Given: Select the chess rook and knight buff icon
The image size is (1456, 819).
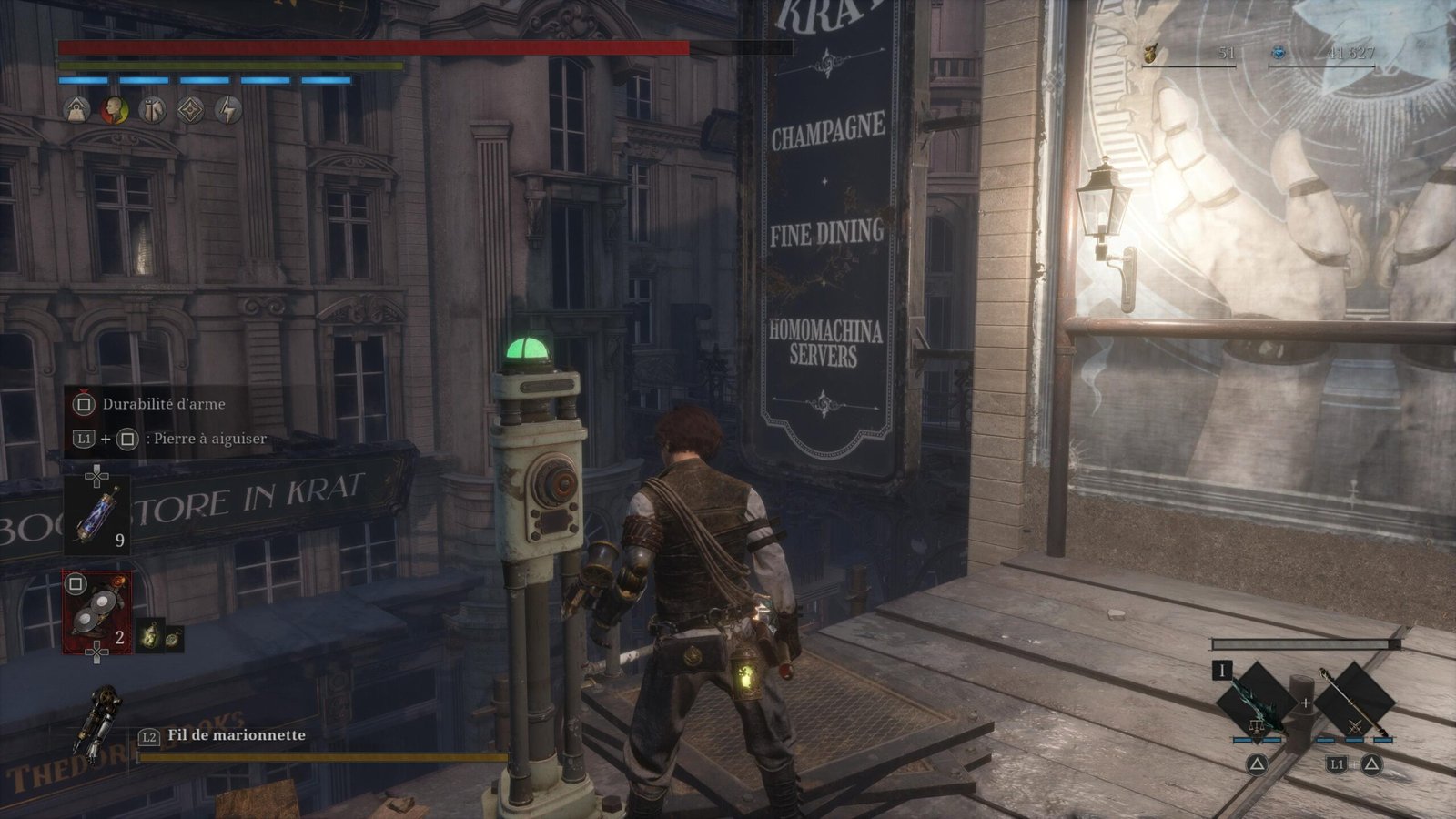Looking at the screenshot, I should 153,110.
